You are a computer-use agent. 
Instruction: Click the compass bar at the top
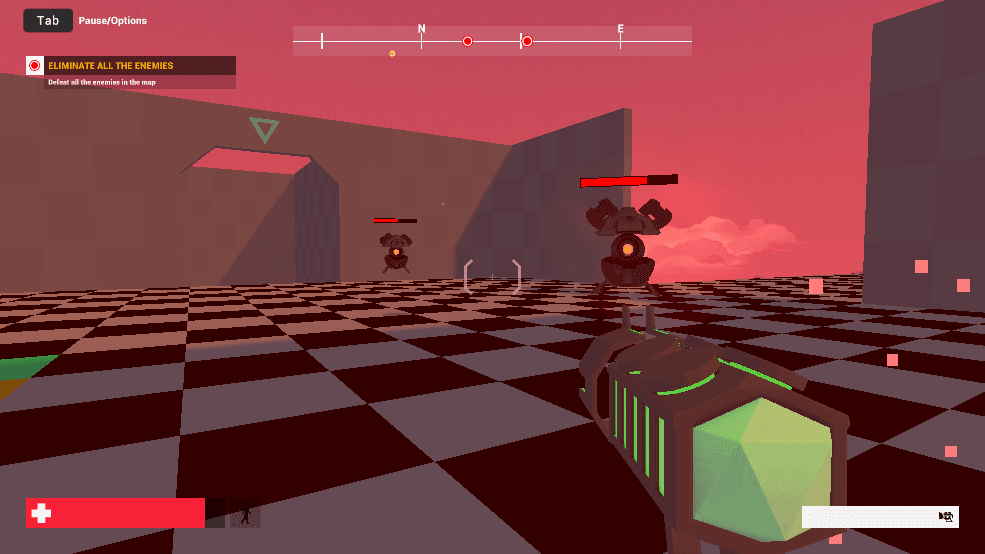492,41
